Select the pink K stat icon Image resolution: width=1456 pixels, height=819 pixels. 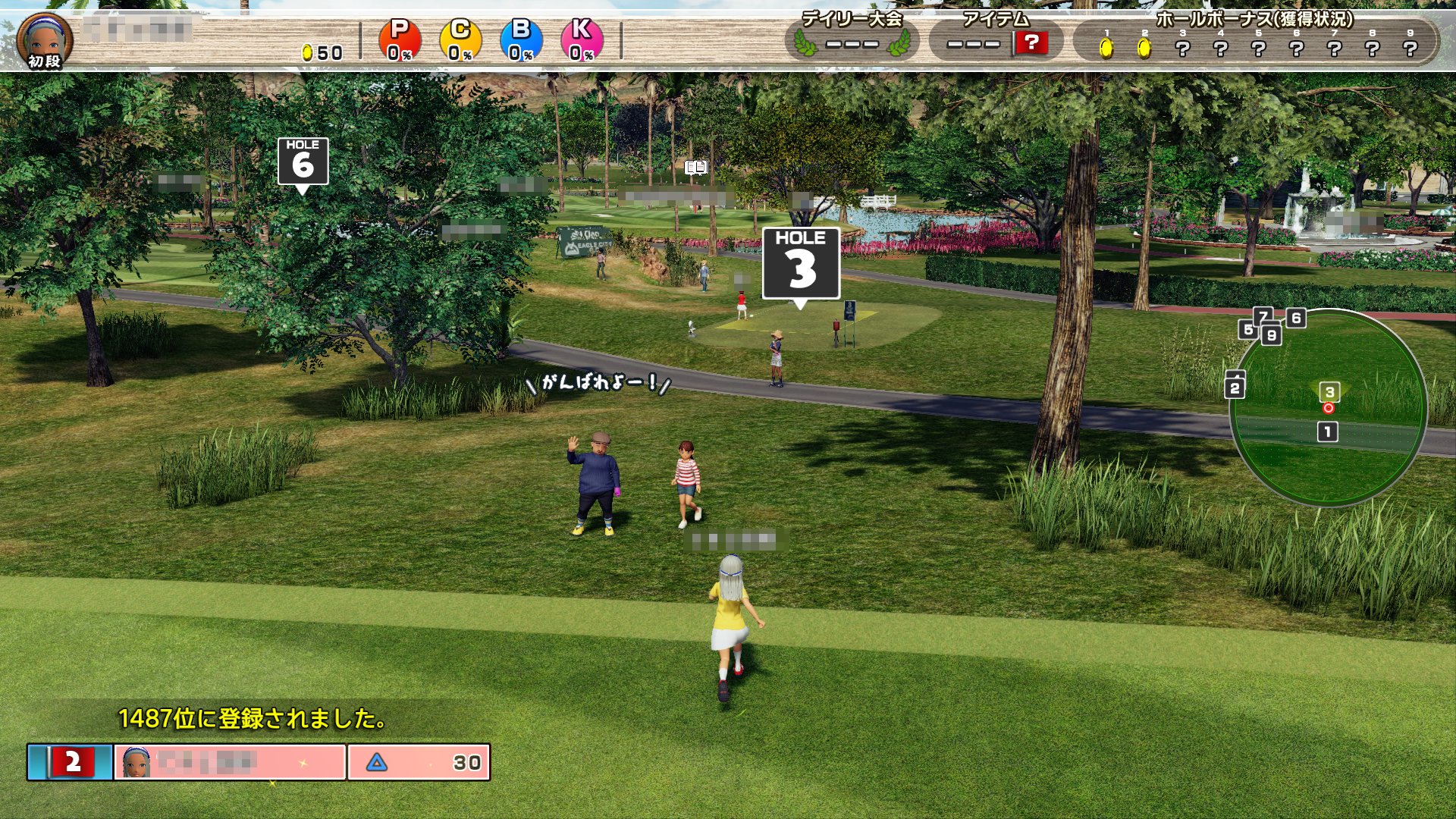pos(582,39)
